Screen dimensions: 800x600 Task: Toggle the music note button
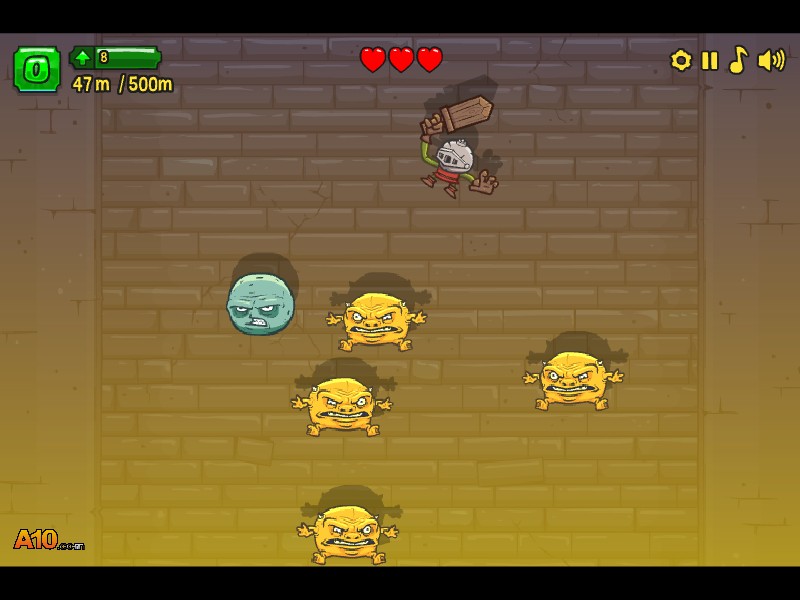[738, 60]
